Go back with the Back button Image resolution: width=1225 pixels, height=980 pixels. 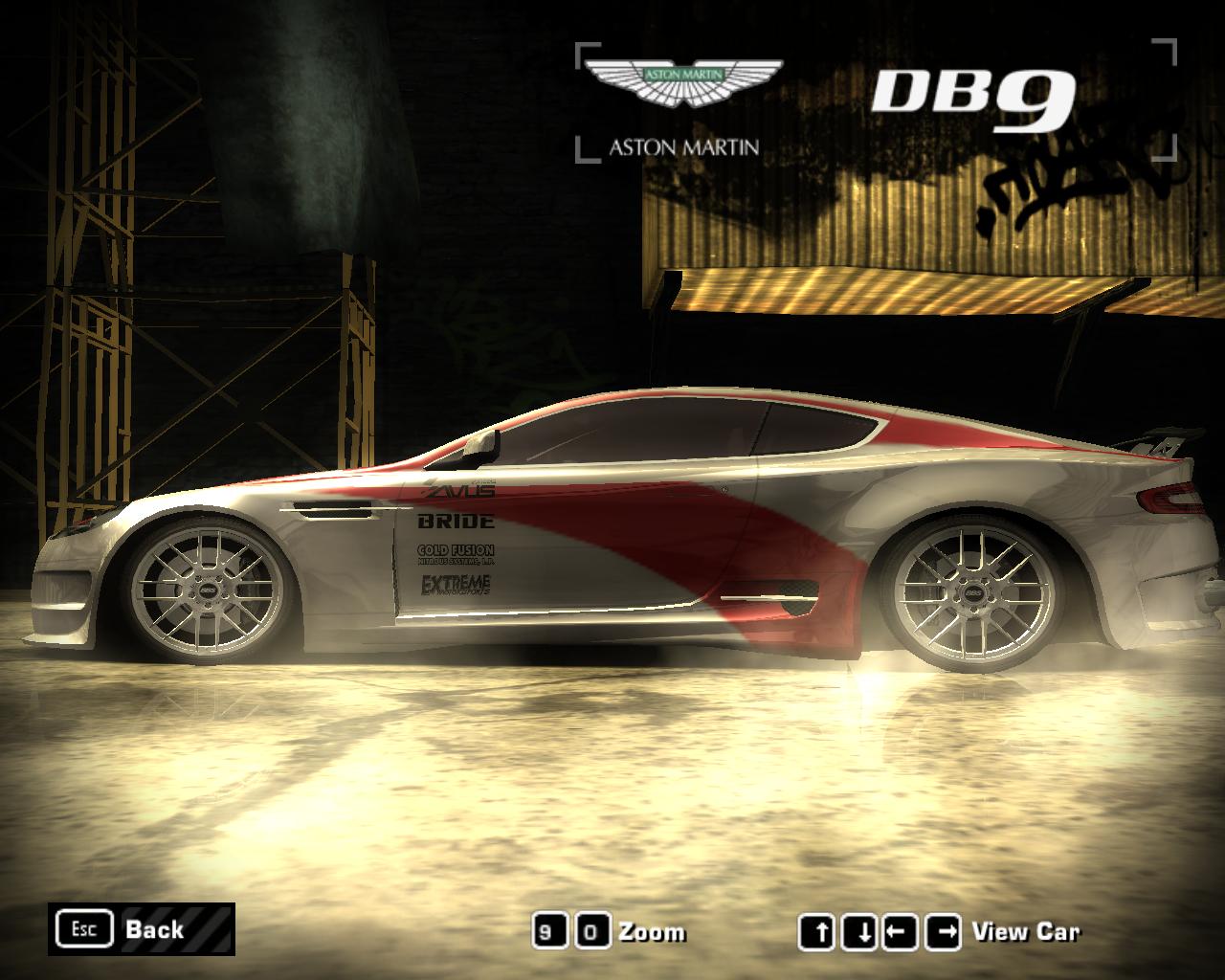tap(142, 929)
